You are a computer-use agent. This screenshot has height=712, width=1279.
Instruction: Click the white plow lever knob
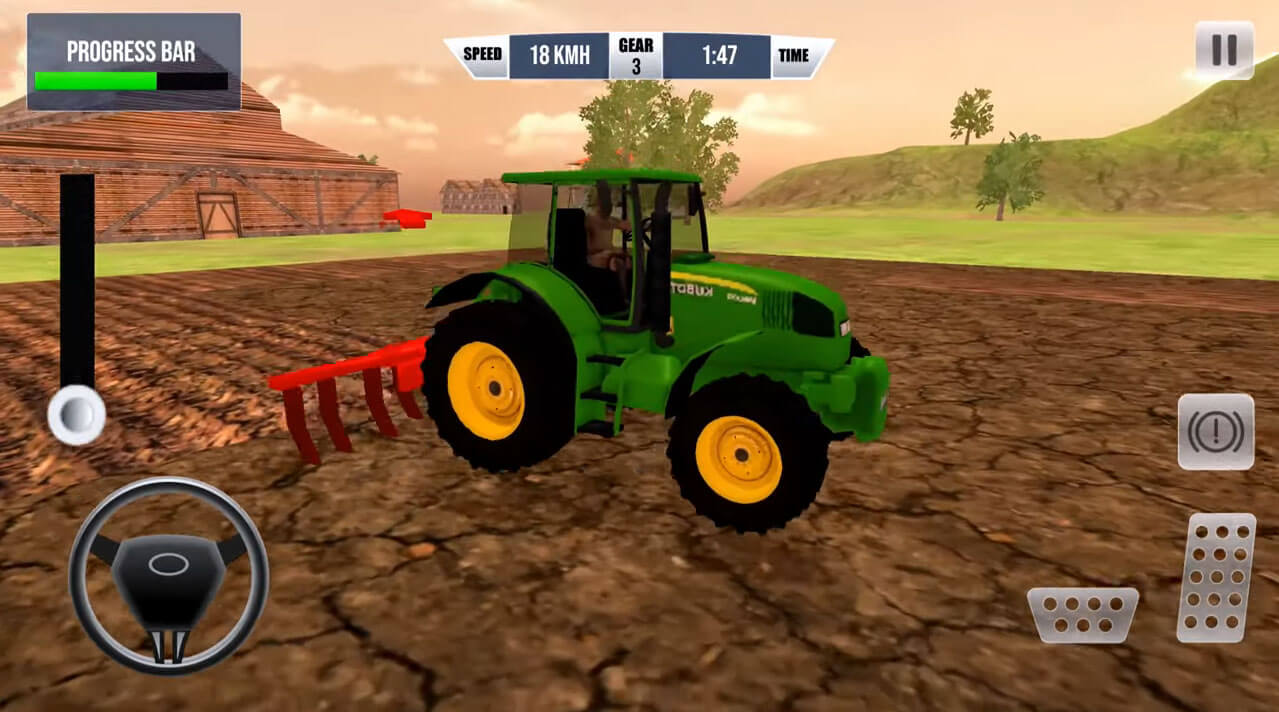[x=77, y=414]
